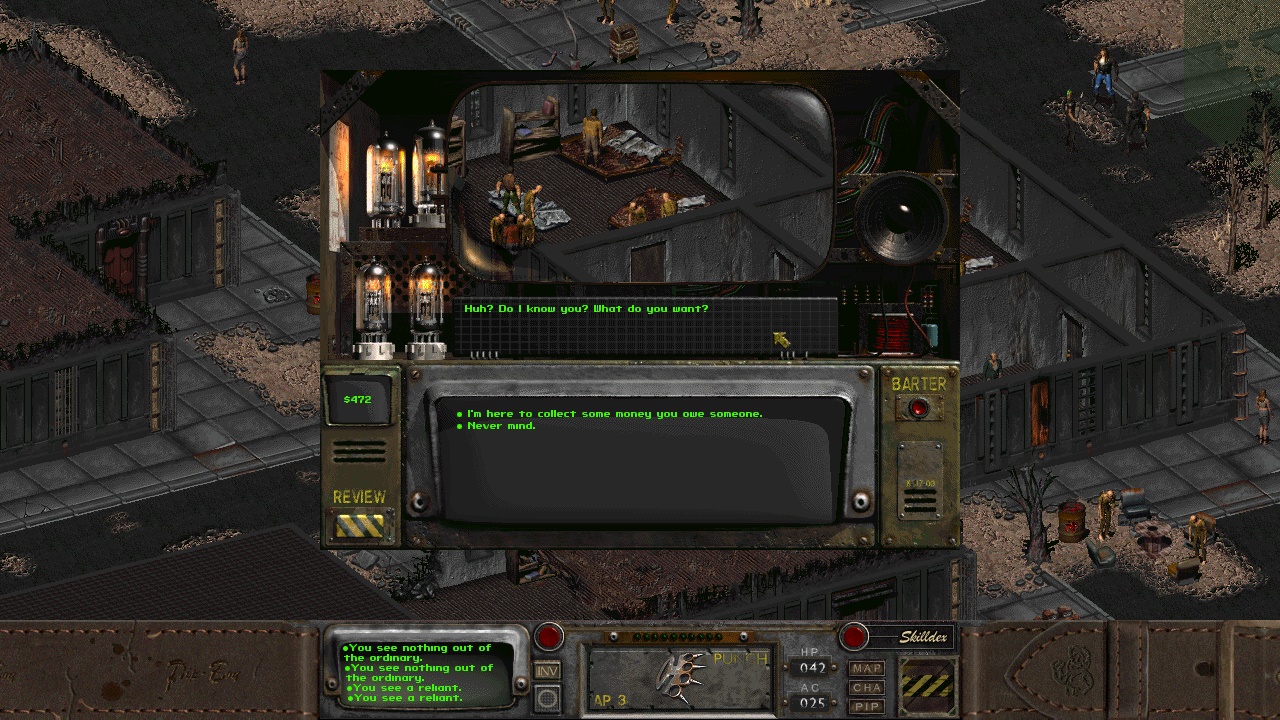Open the PIP-Boy with the PIP button
The width and height of the screenshot is (1280, 720).
pos(867,707)
